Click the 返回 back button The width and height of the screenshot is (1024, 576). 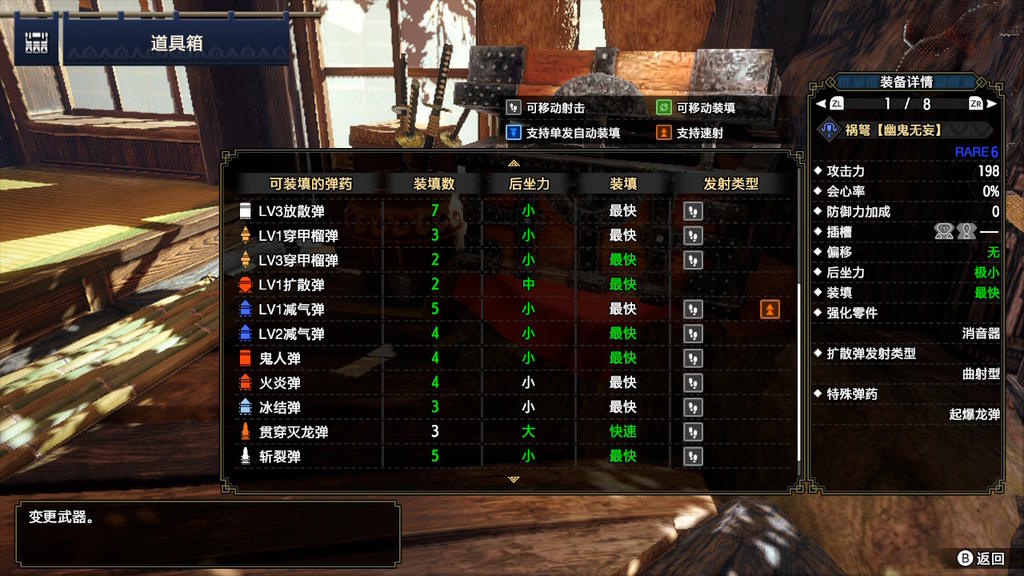coord(980,558)
